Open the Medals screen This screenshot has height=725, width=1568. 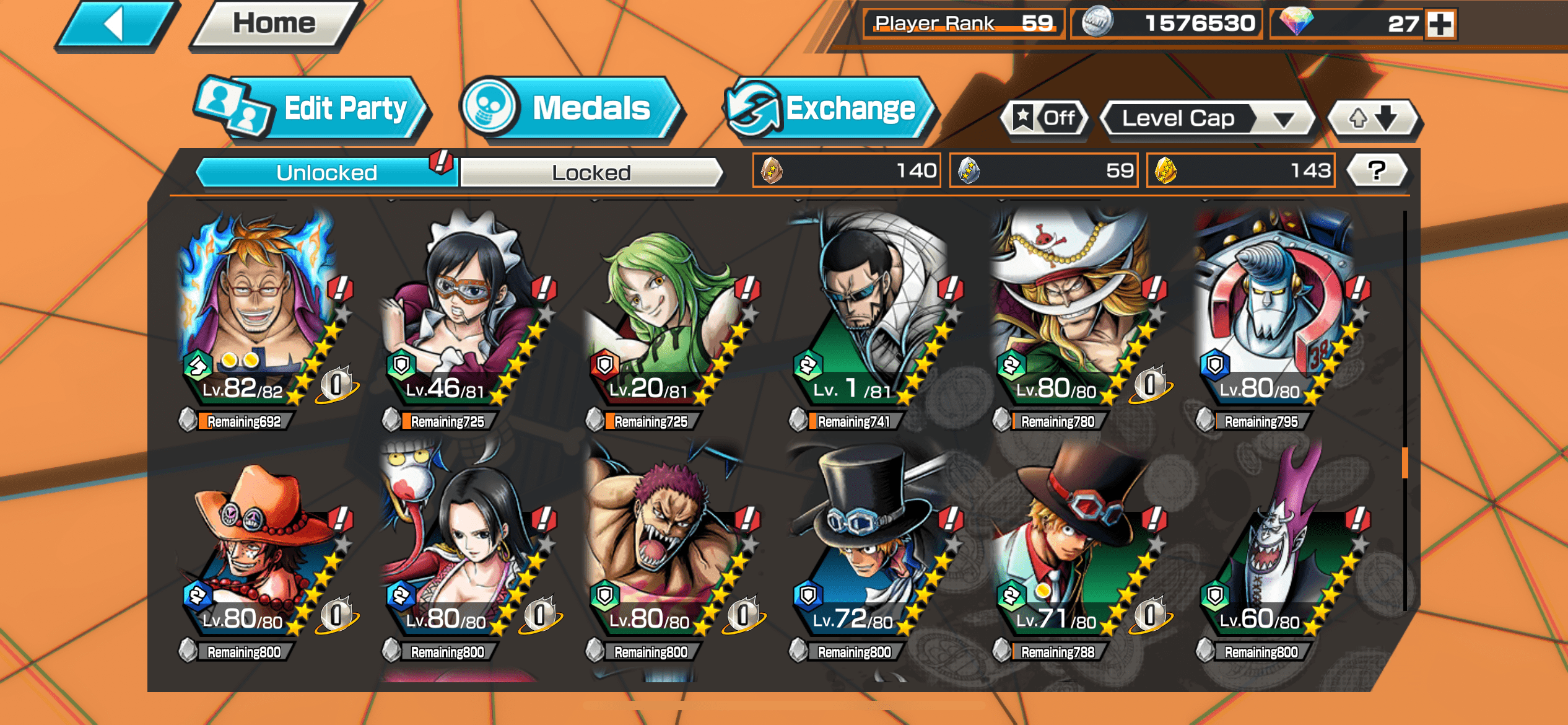[573, 110]
